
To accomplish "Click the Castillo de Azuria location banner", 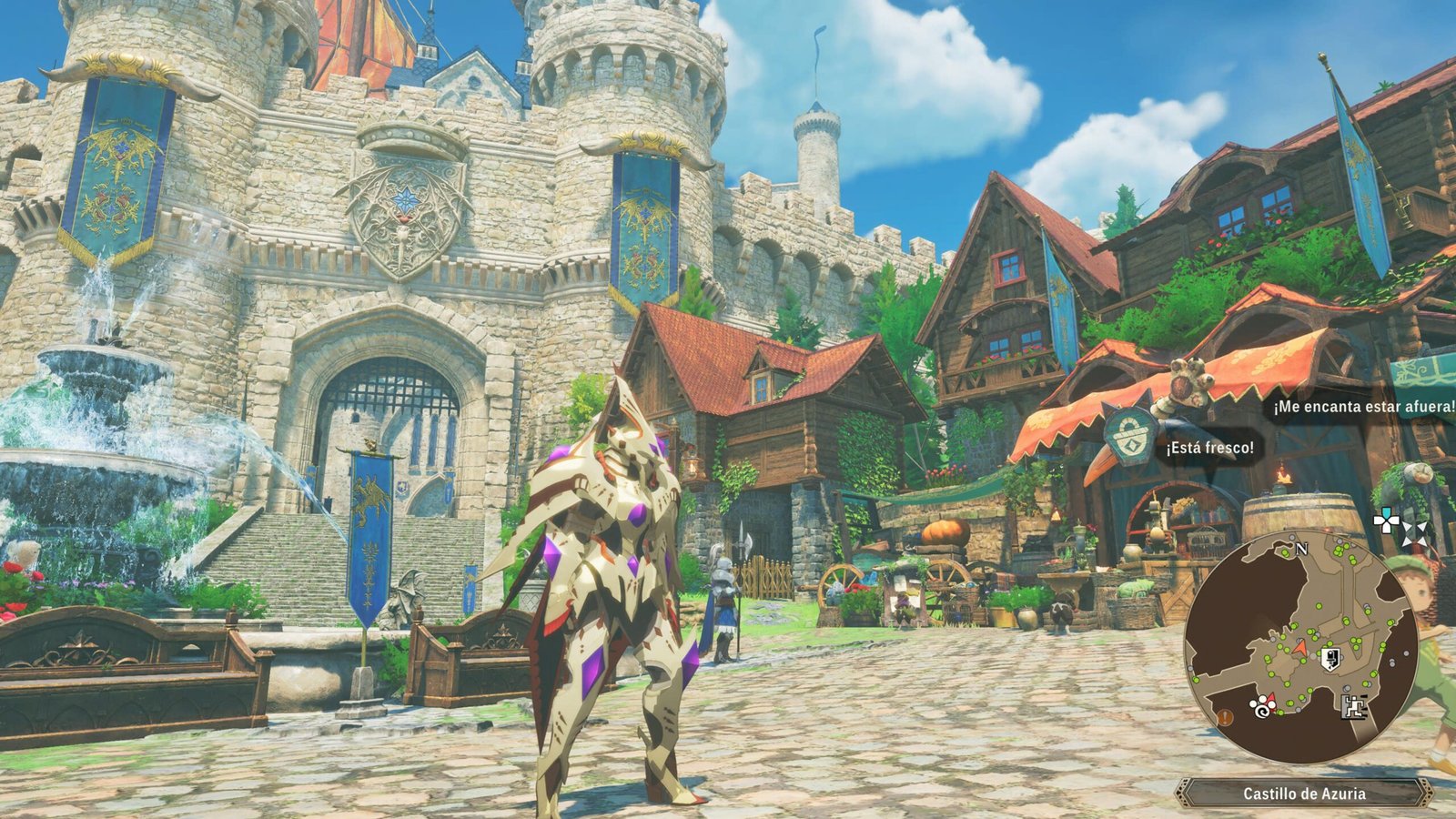I will tap(1304, 794).
